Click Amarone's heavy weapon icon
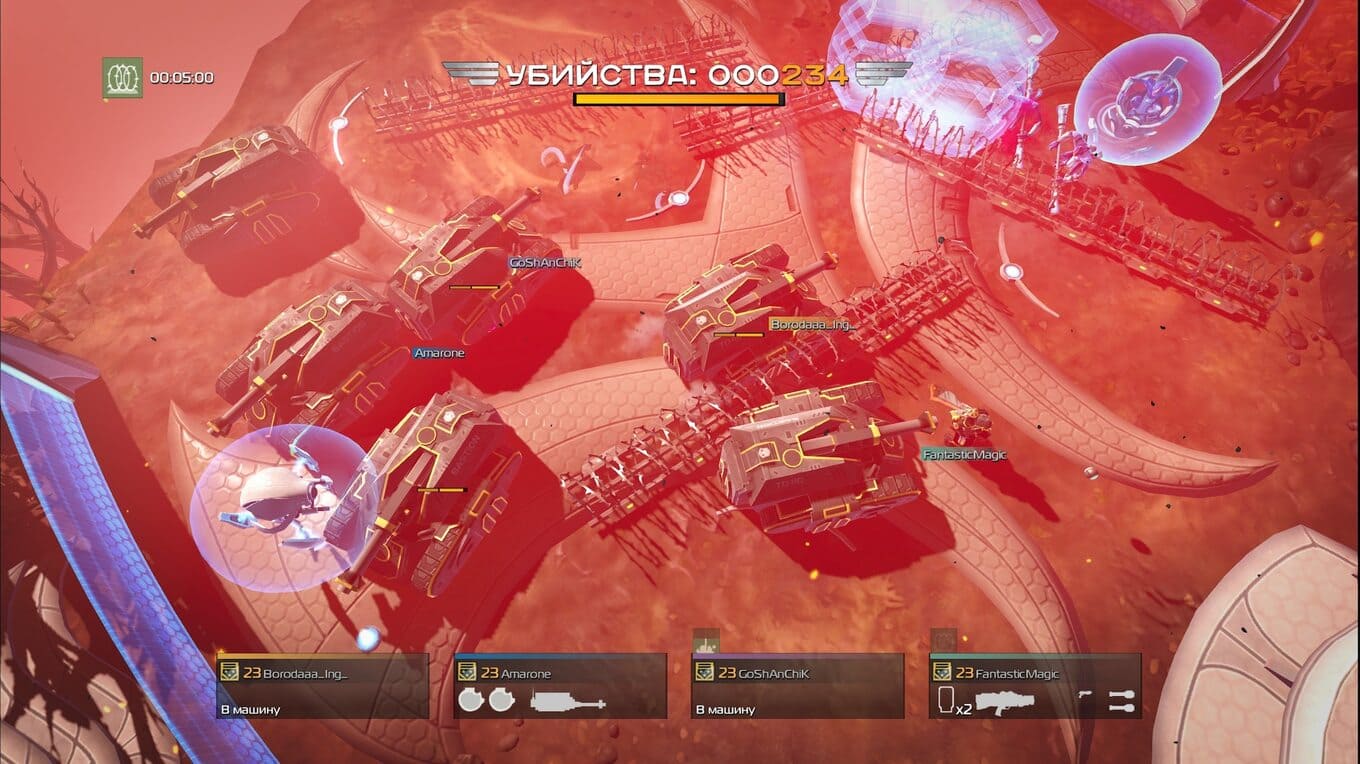 568,702
